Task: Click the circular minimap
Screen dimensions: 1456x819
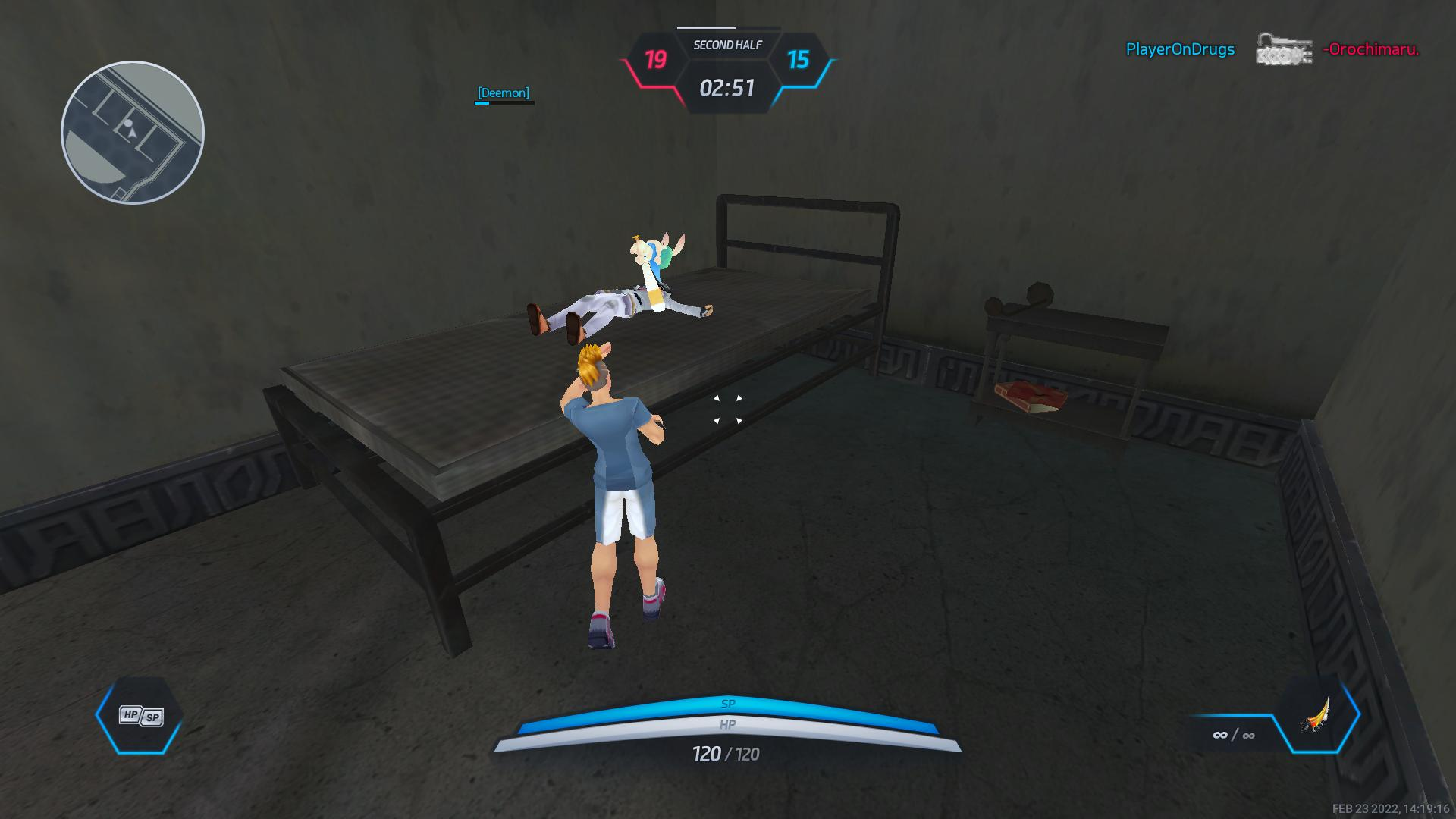Action: (x=133, y=133)
